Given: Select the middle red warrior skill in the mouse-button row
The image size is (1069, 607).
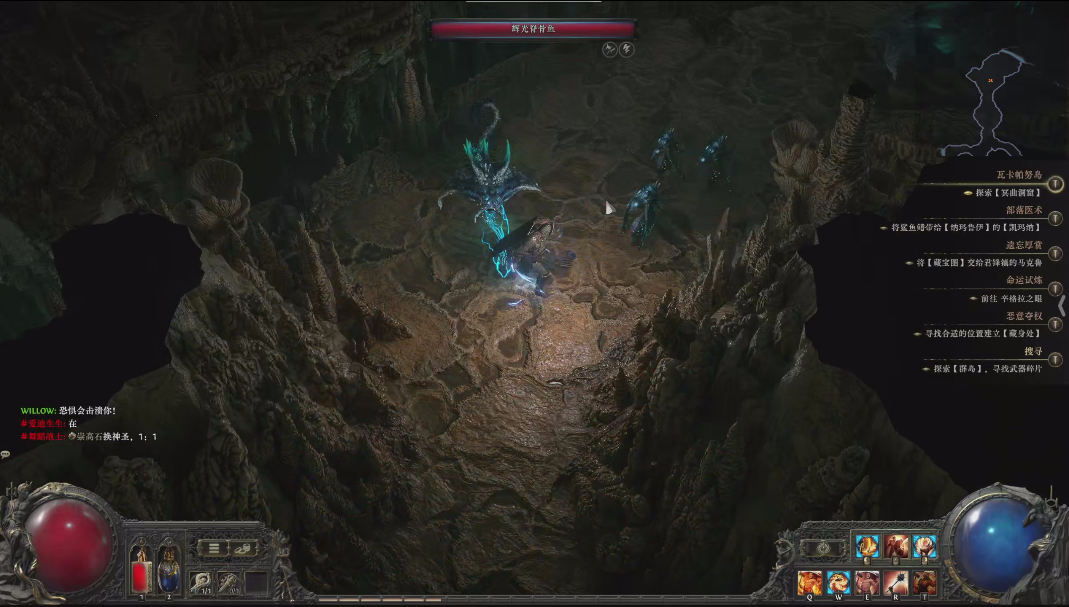Looking at the screenshot, I should click(x=895, y=547).
